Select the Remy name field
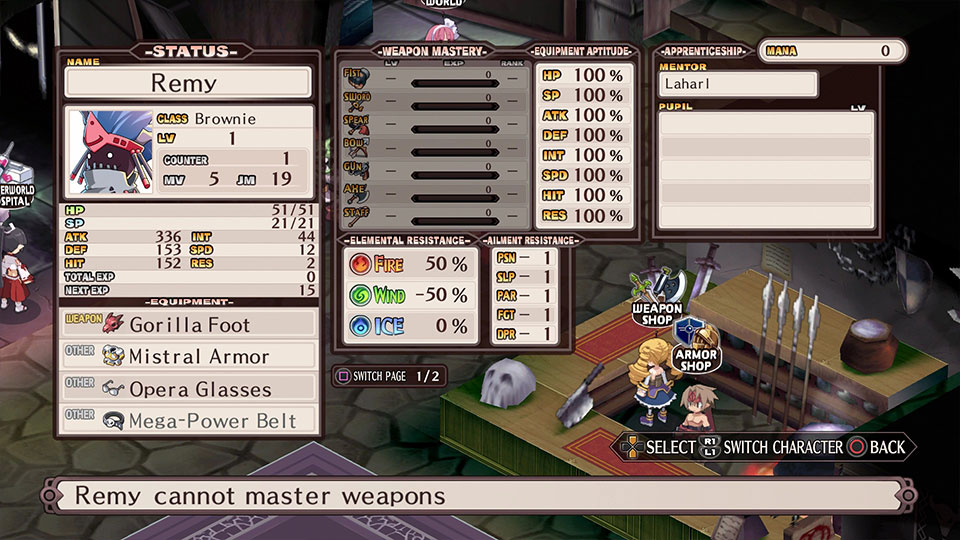This screenshot has width=960, height=540. point(188,82)
